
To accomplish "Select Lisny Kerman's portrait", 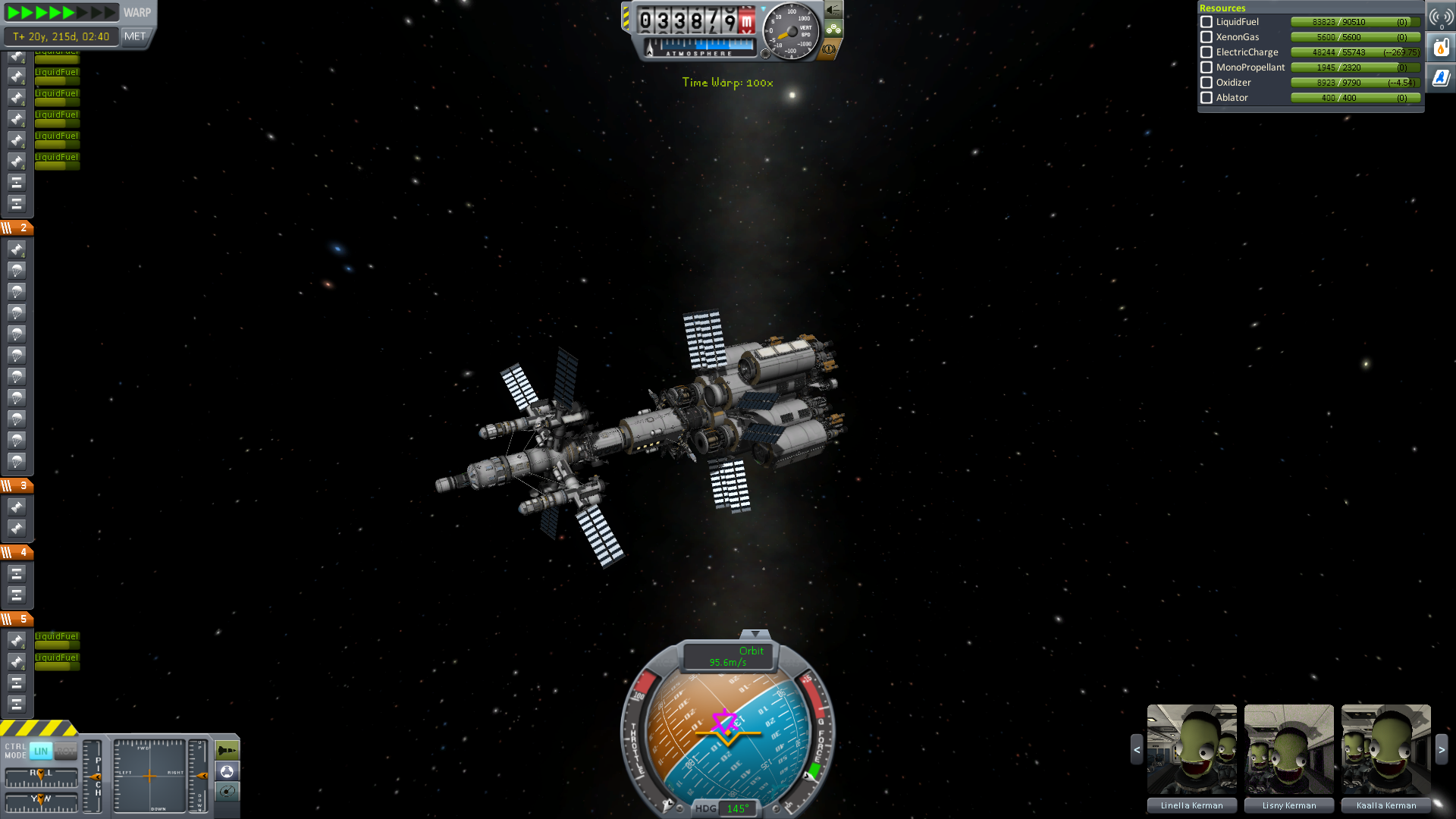I will 1288,749.
